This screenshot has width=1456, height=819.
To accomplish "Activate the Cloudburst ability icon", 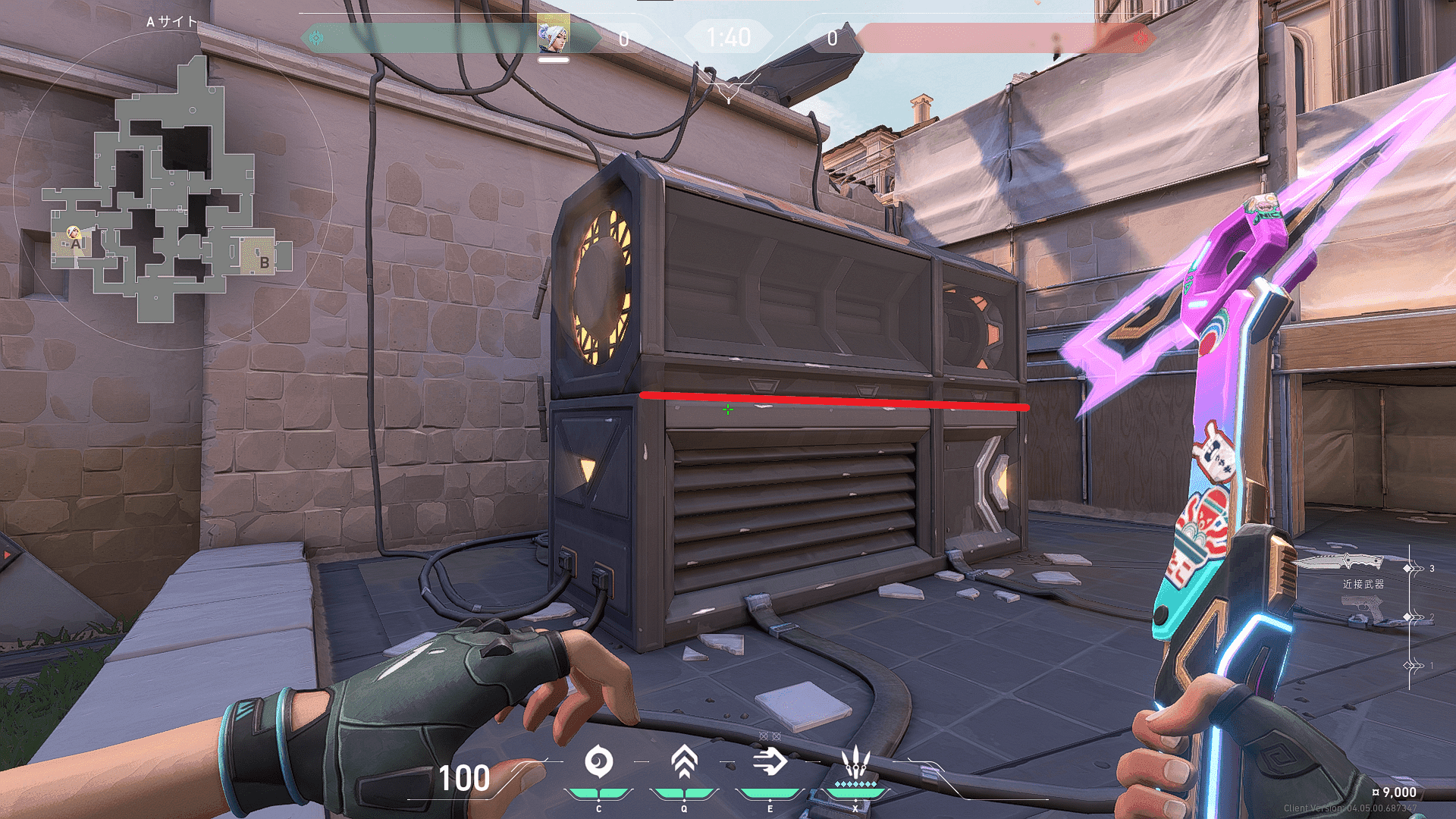I will tap(598, 762).
